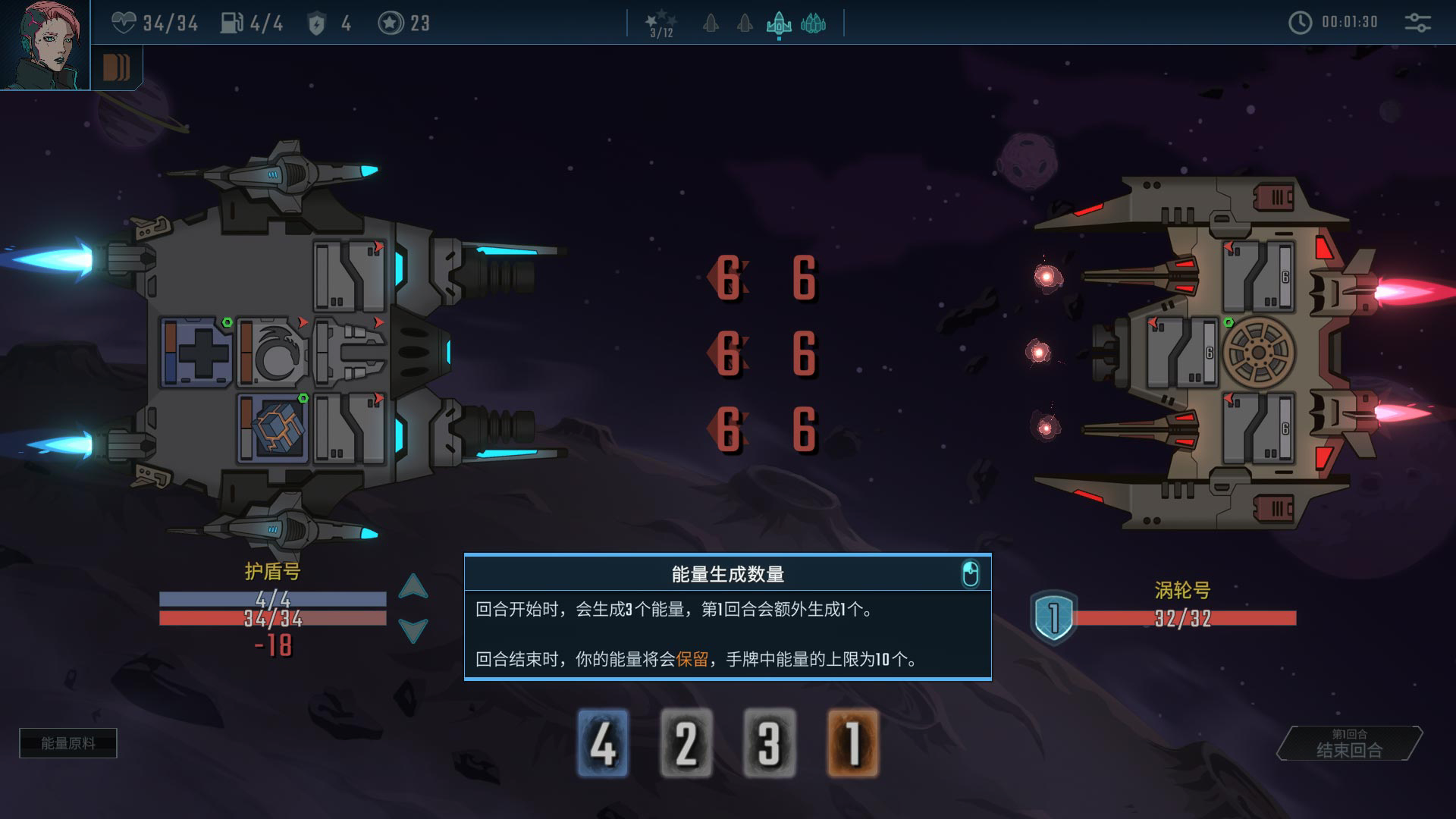
Task: Open the settings sliders icon
Action: [x=1417, y=23]
